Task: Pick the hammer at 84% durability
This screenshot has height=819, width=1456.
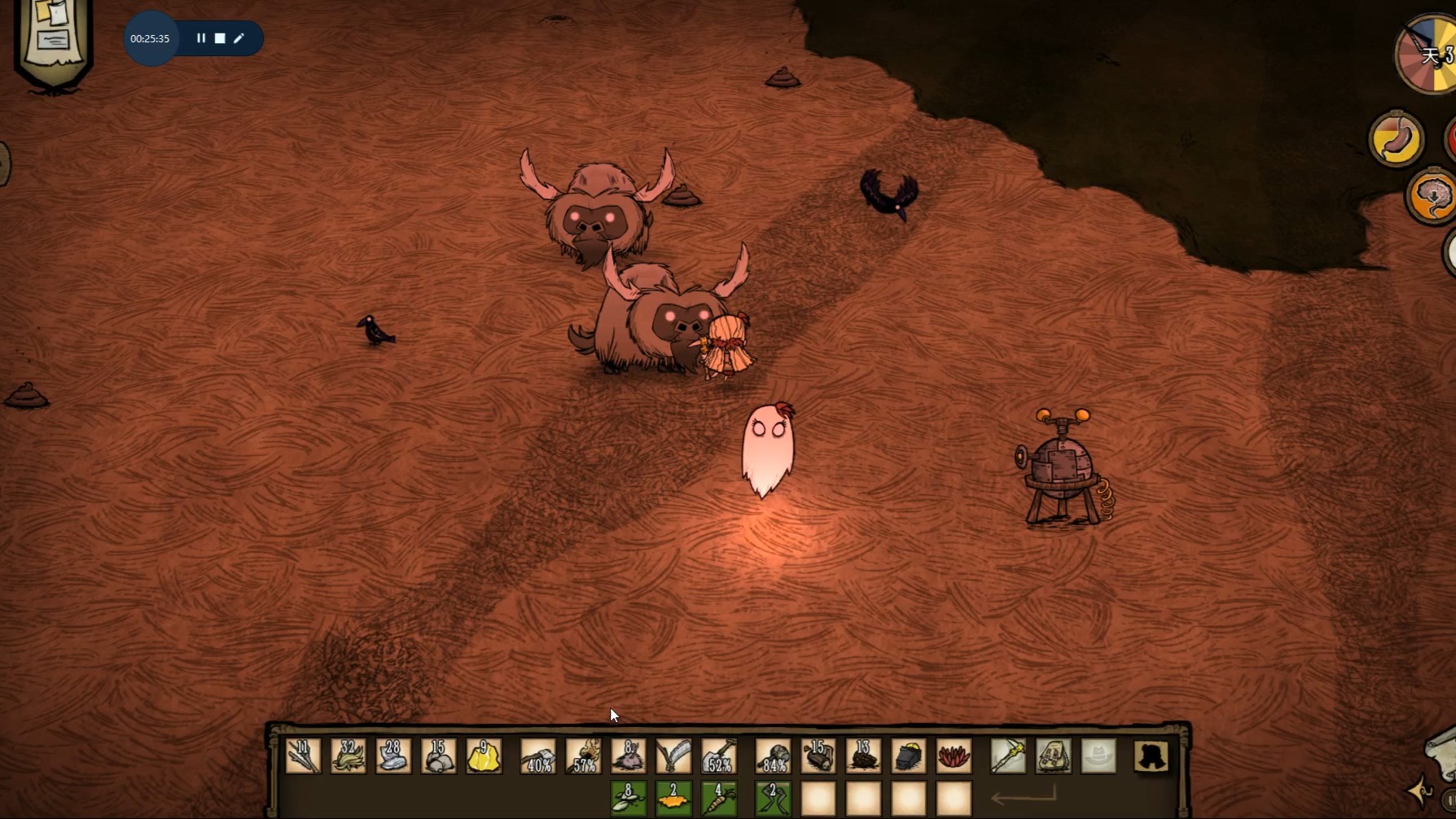Action: point(773,756)
